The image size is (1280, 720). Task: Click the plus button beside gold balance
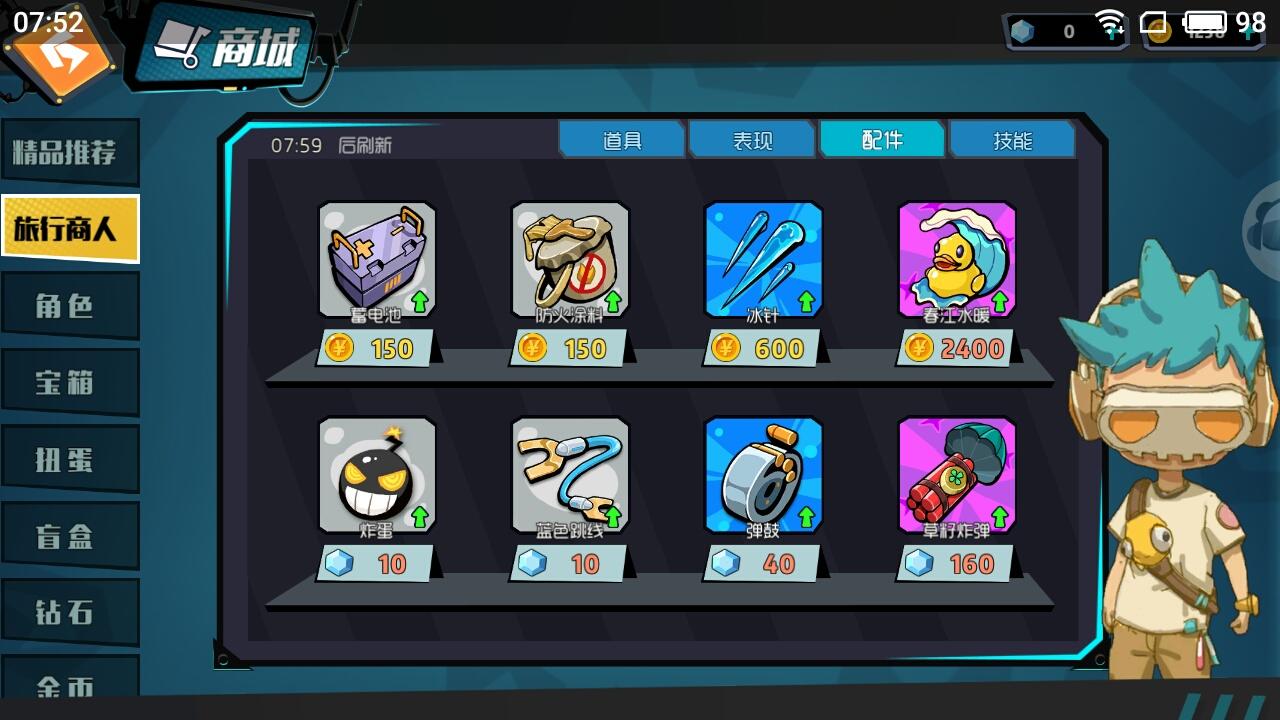[1248, 30]
